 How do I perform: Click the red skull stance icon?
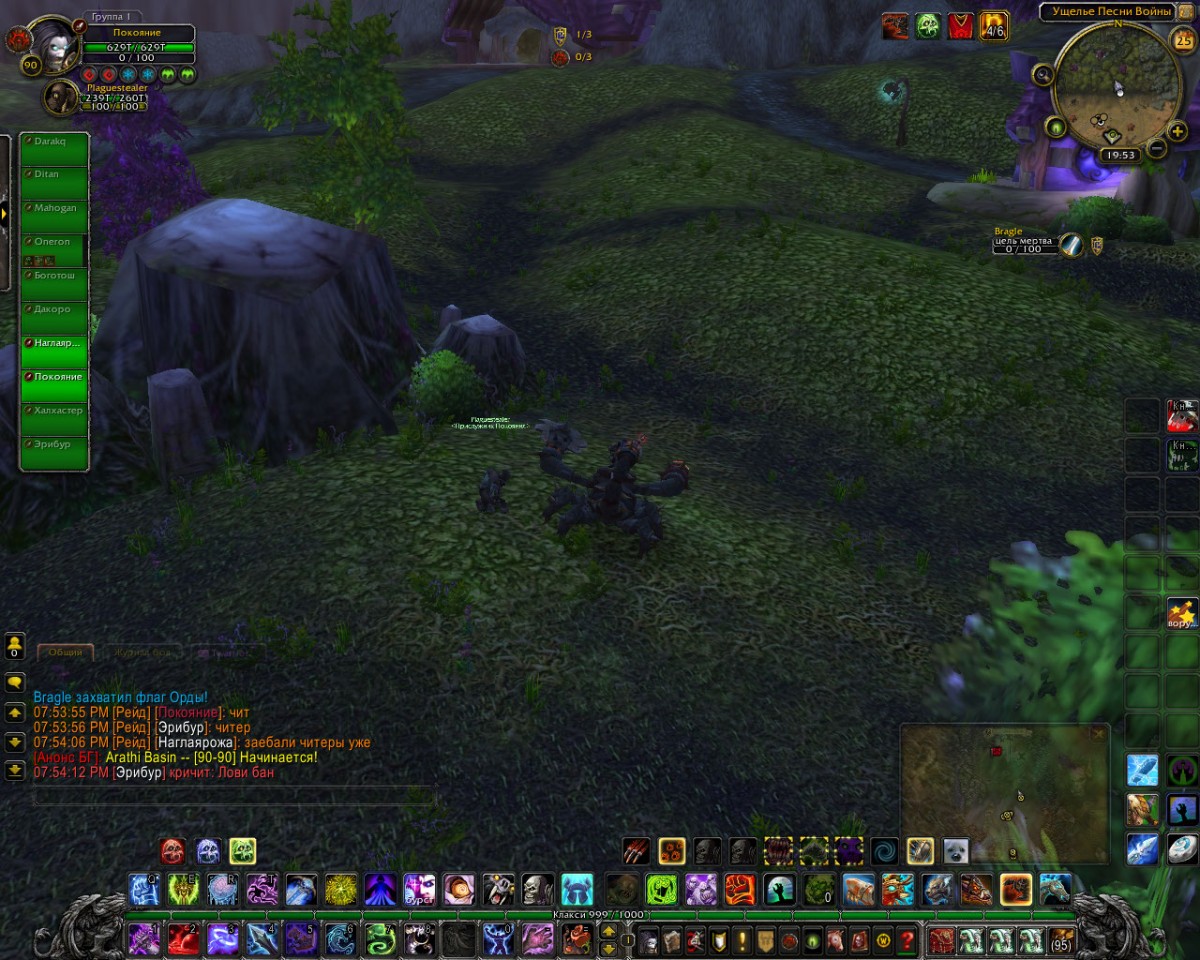pos(172,851)
